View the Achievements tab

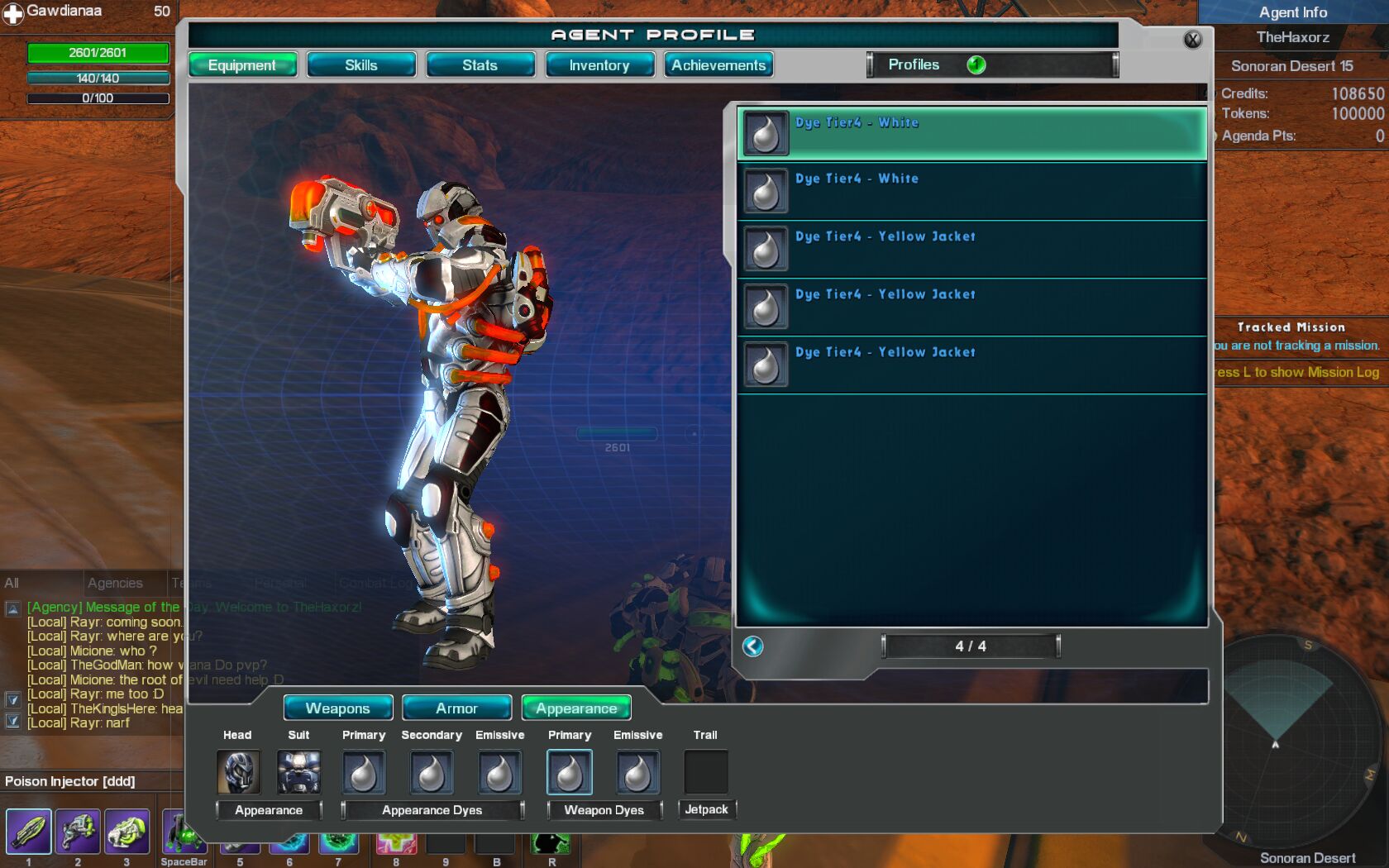click(718, 65)
